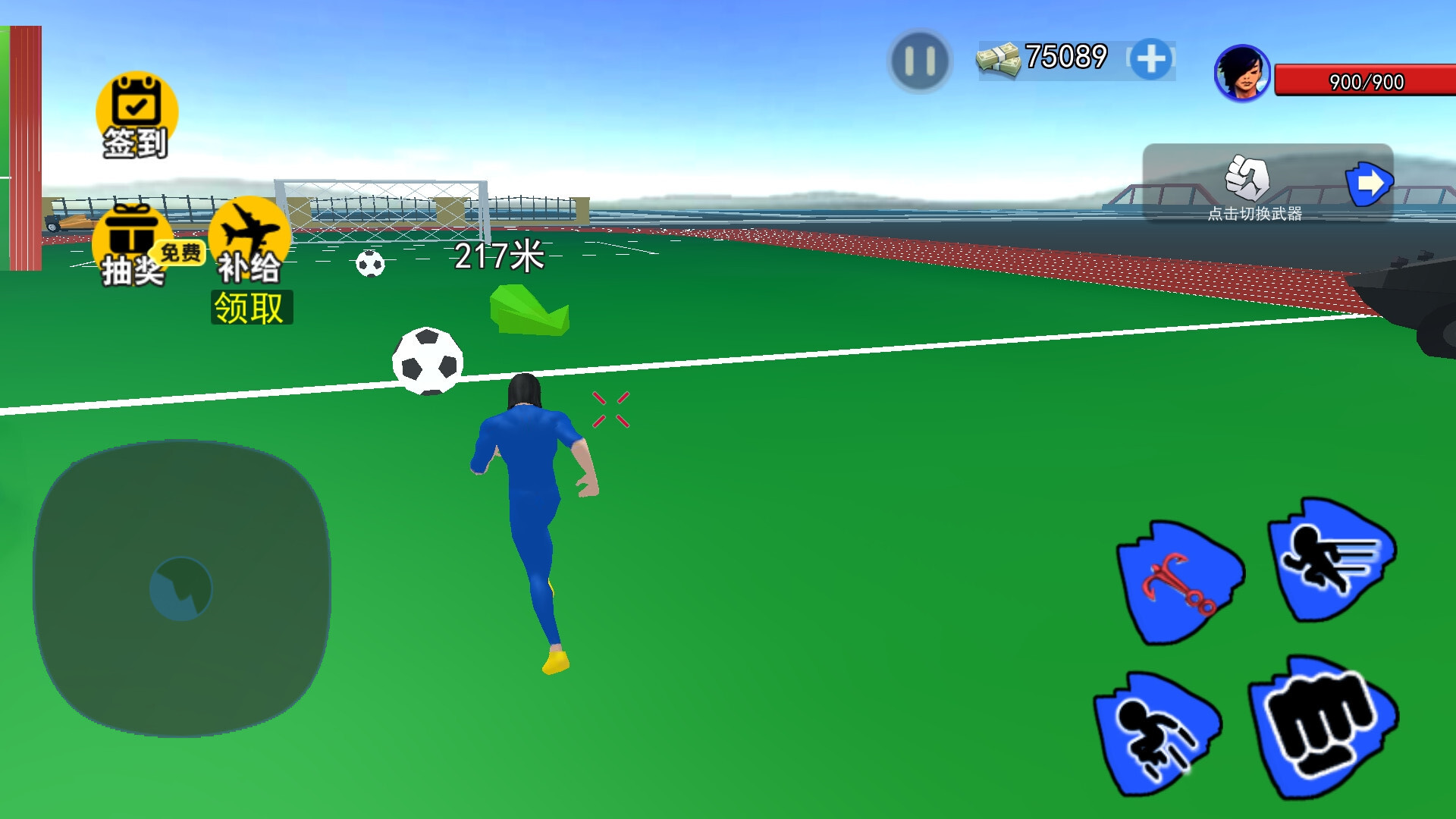Add more cash with the plus button
The image size is (1456, 819).
click(1150, 60)
